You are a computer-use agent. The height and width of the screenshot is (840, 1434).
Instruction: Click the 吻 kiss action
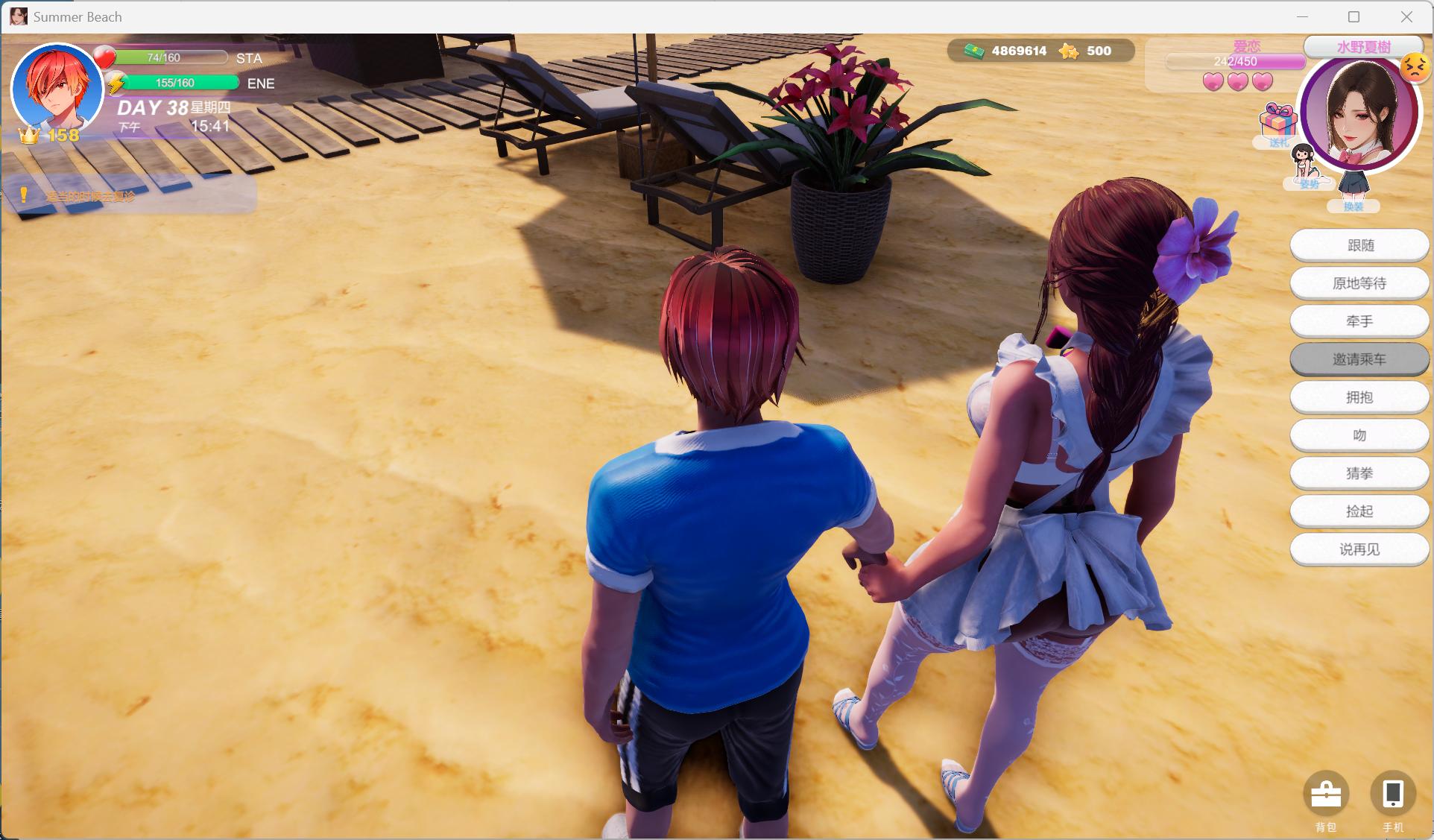1359,435
